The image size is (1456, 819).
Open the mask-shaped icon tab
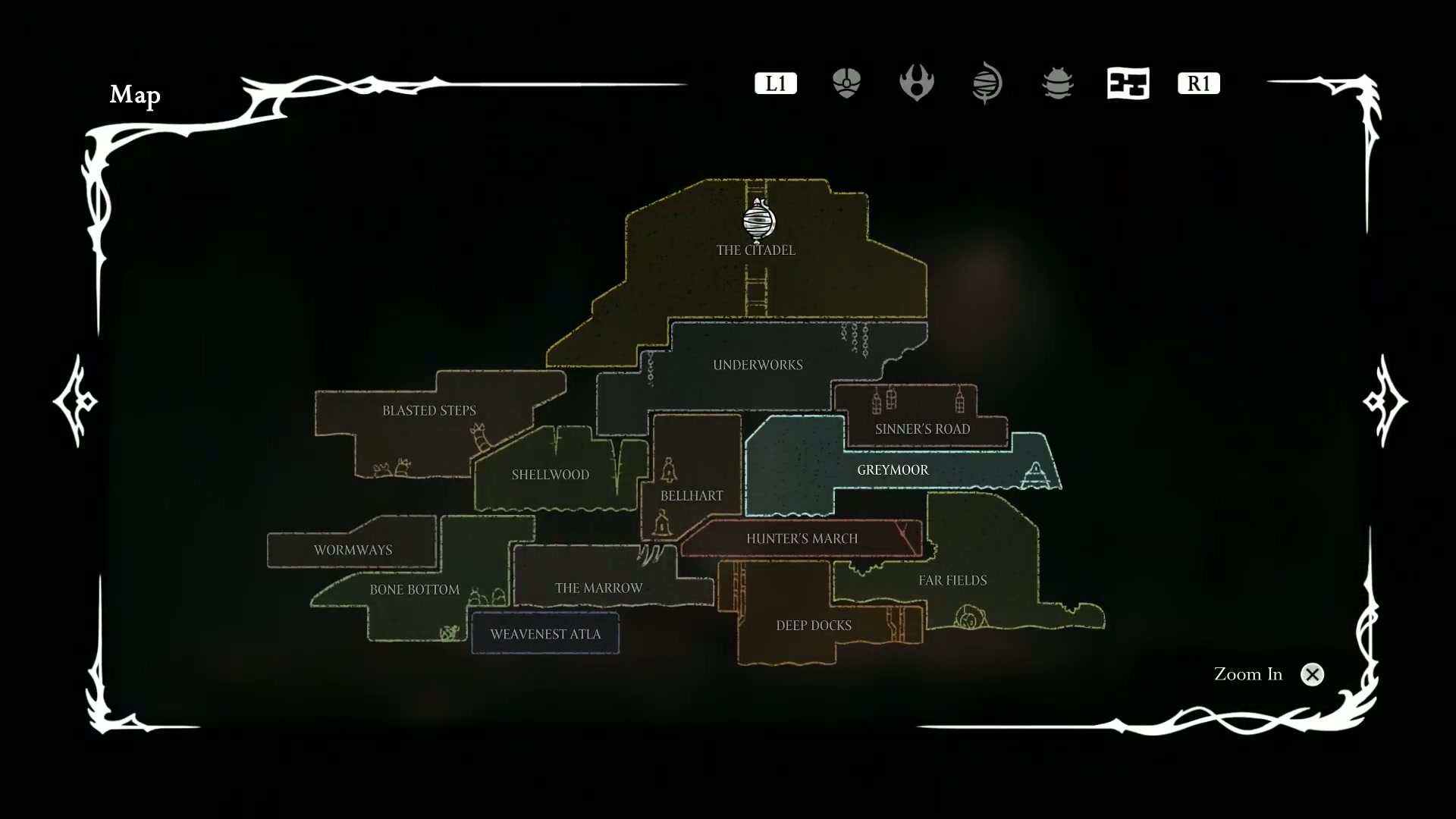pyautogui.click(x=846, y=83)
